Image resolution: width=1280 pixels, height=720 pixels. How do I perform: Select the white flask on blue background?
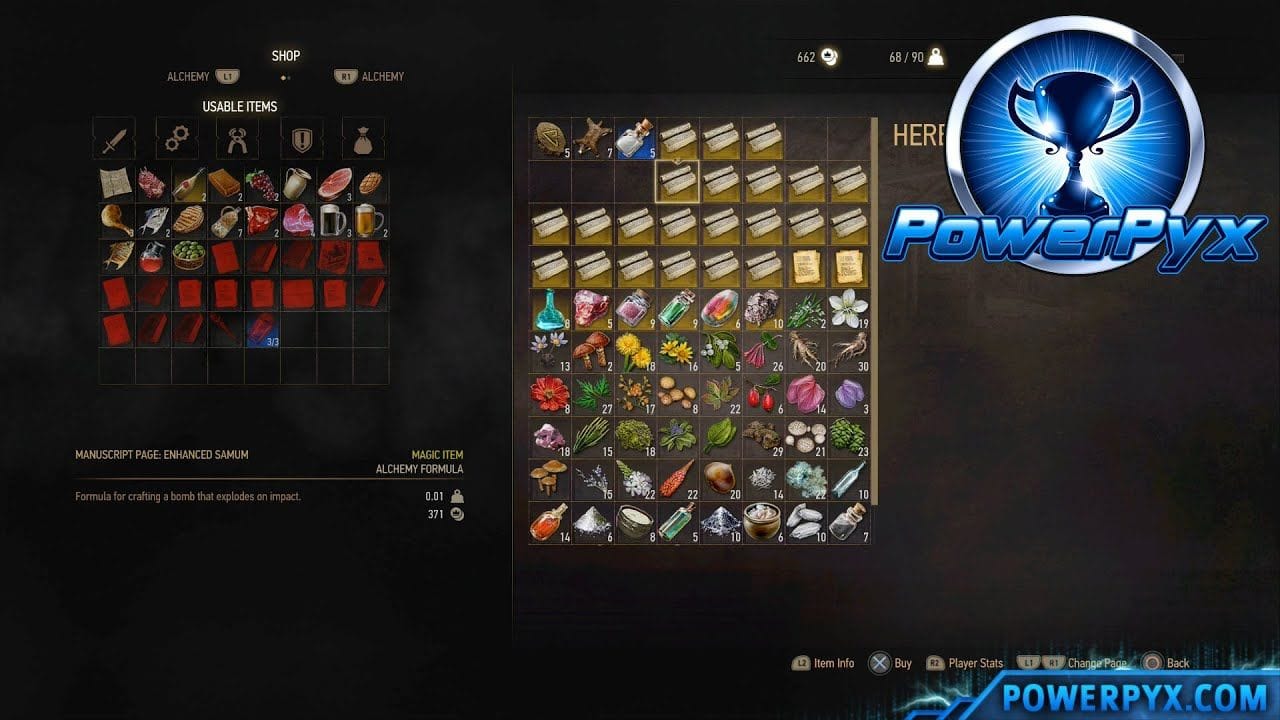[634, 138]
